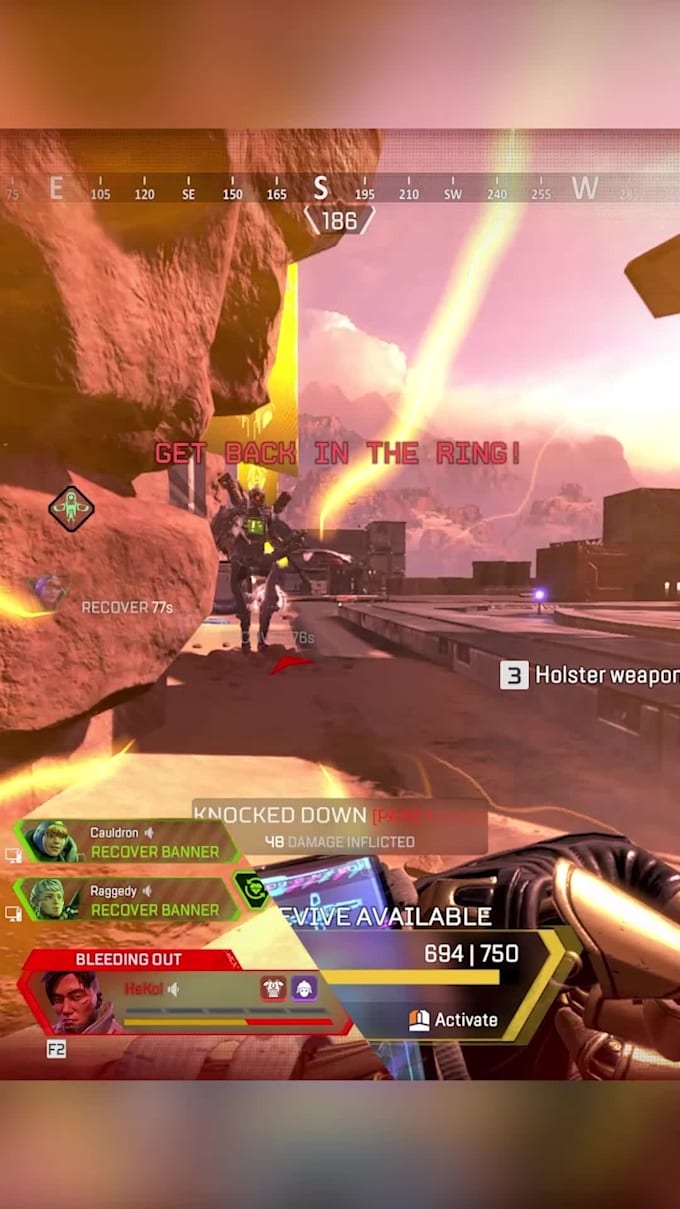Select the red helmet icon on HeKo! banner

(273, 988)
